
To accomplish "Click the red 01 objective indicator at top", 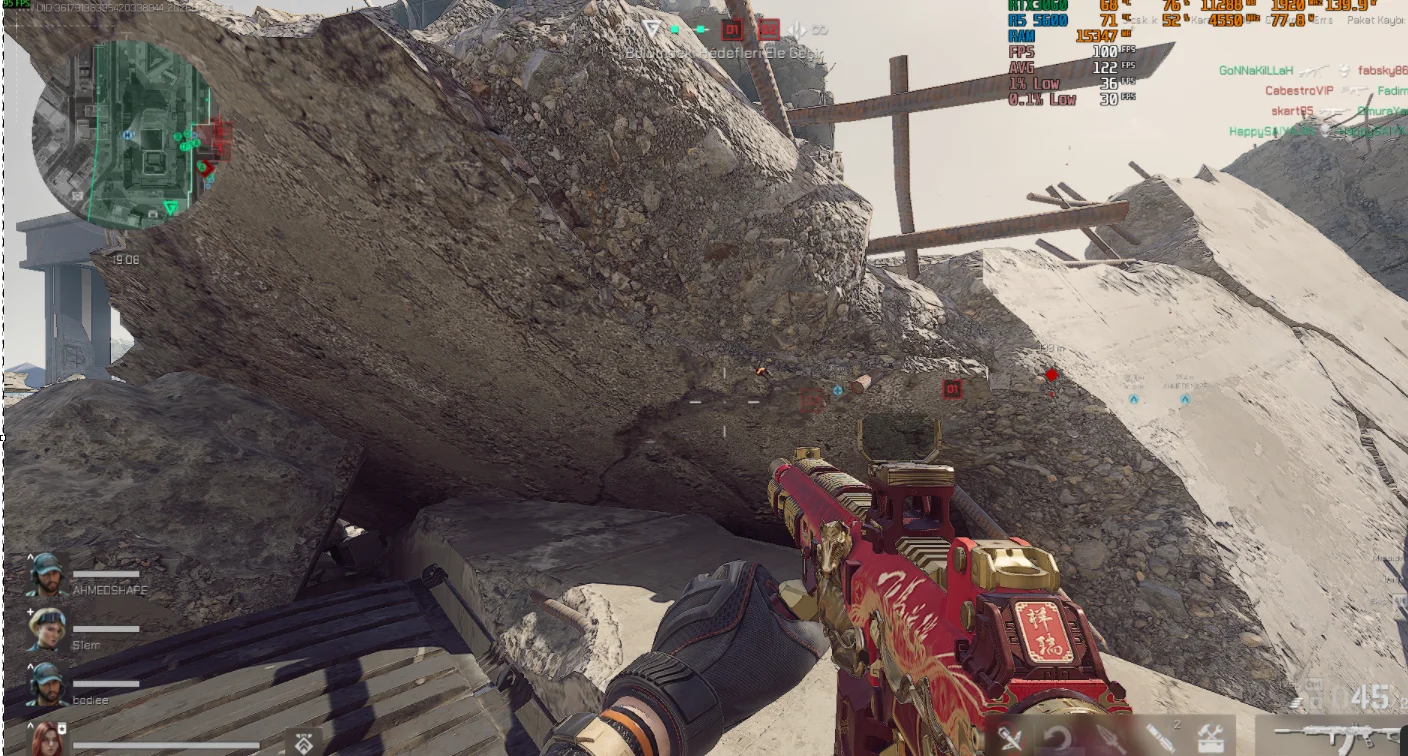I will click(x=733, y=31).
